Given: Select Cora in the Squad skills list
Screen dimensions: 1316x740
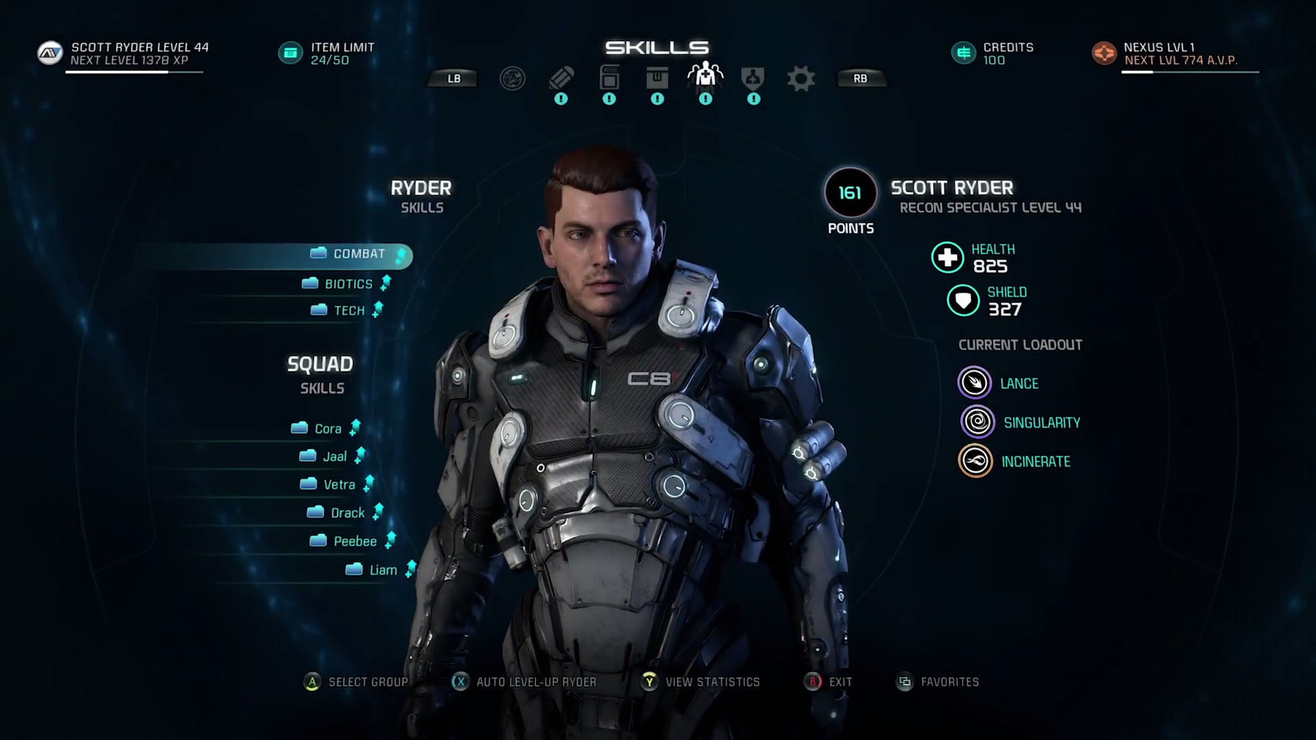Looking at the screenshot, I should 326,427.
